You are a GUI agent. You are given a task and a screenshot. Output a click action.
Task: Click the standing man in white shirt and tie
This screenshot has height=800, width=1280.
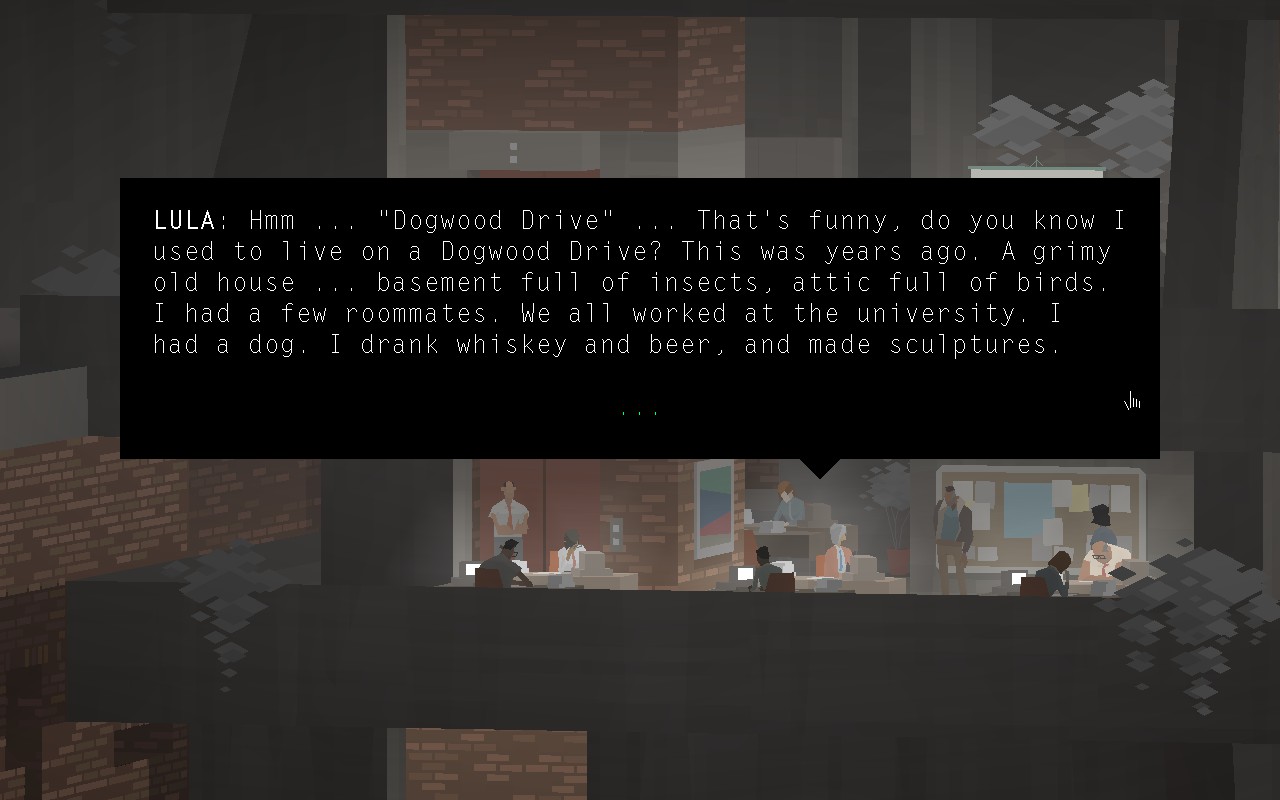click(x=508, y=510)
